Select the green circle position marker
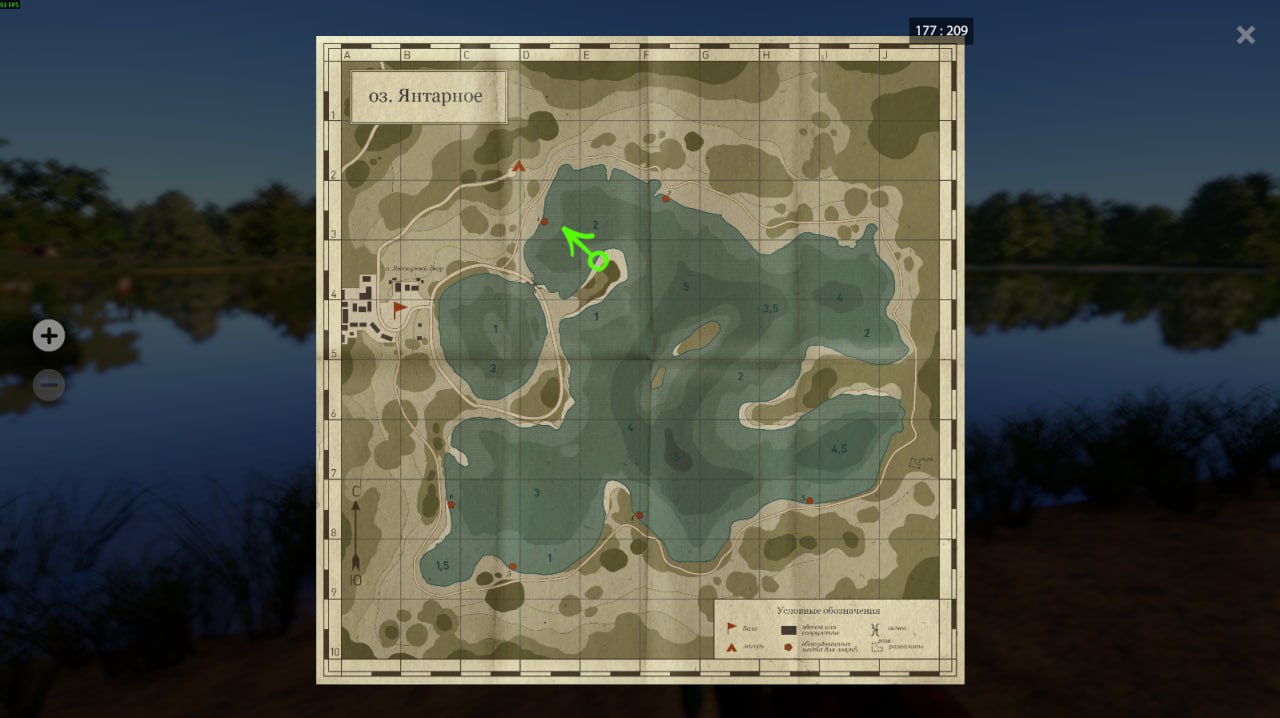Viewport: 1280px width, 718px height. click(x=598, y=261)
